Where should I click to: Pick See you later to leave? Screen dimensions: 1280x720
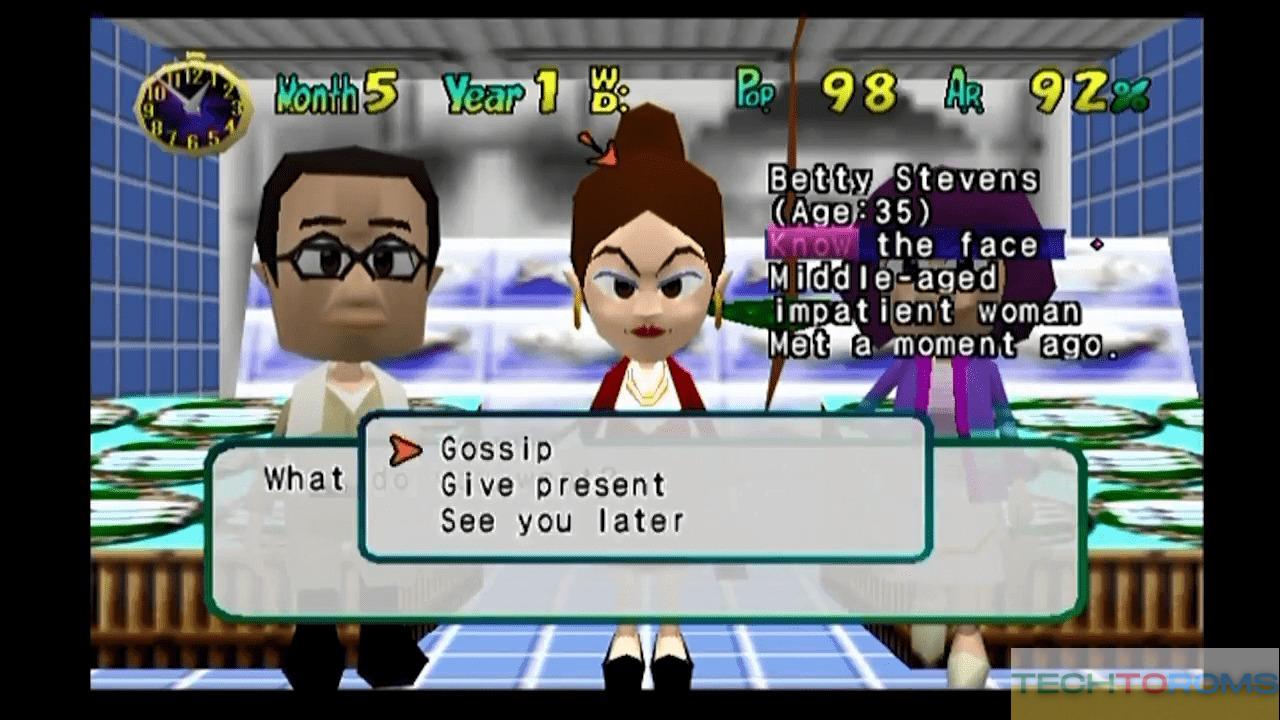tap(562, 521)
